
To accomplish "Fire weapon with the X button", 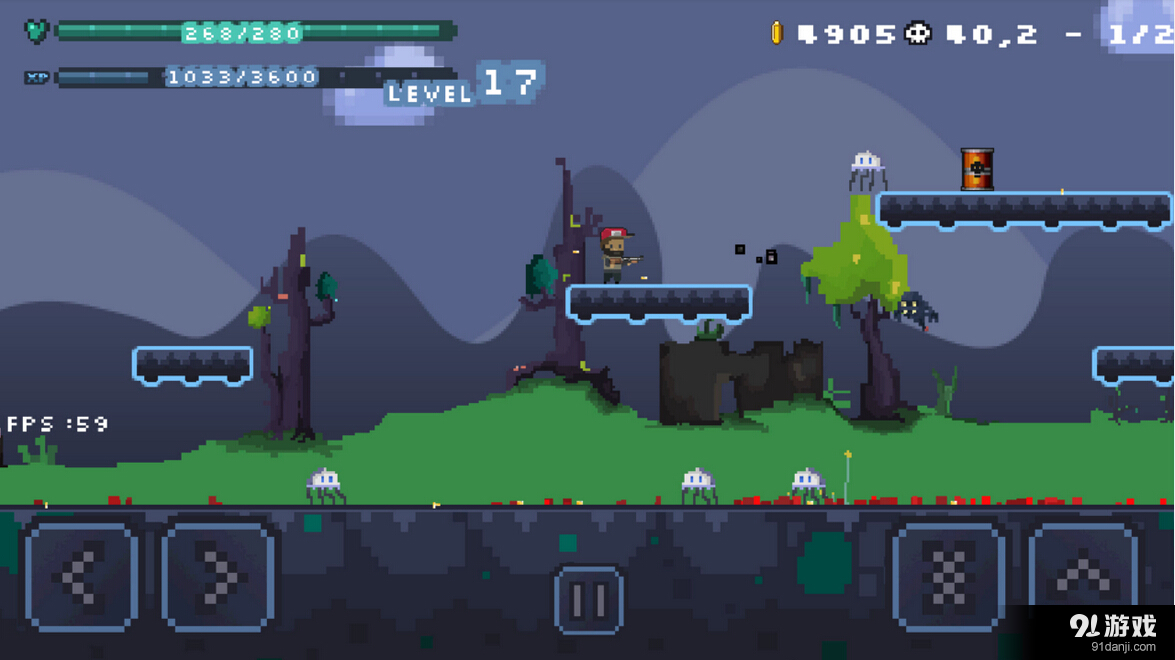I will coord(948,576).
